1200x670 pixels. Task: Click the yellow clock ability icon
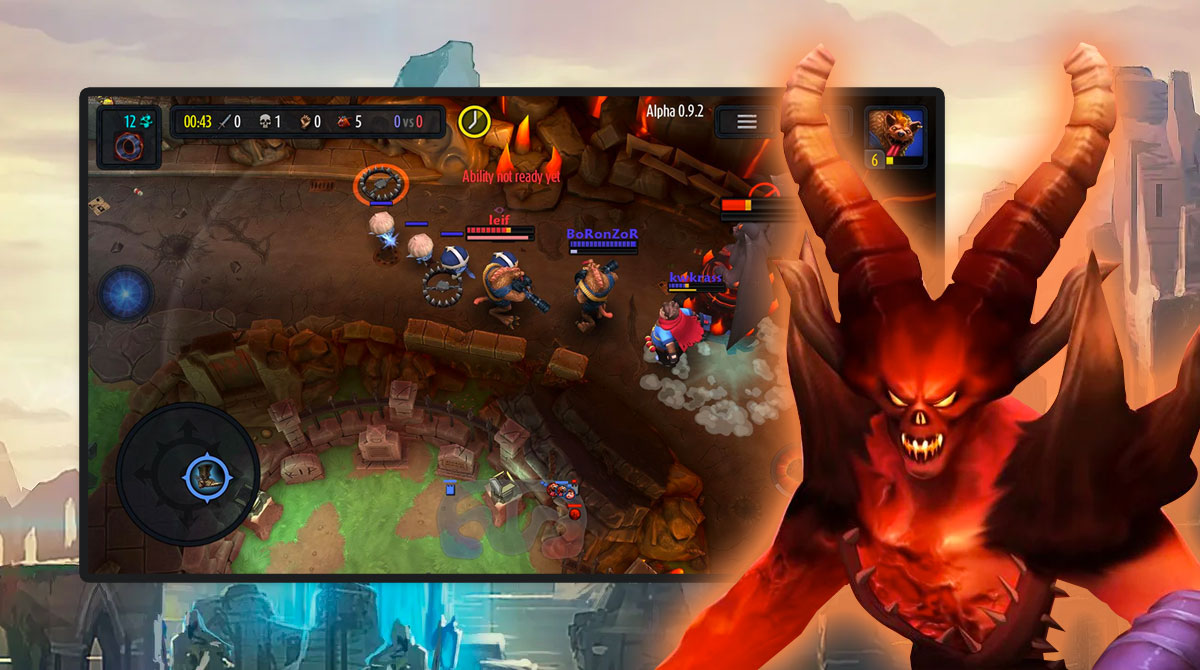tap(473, 121)
